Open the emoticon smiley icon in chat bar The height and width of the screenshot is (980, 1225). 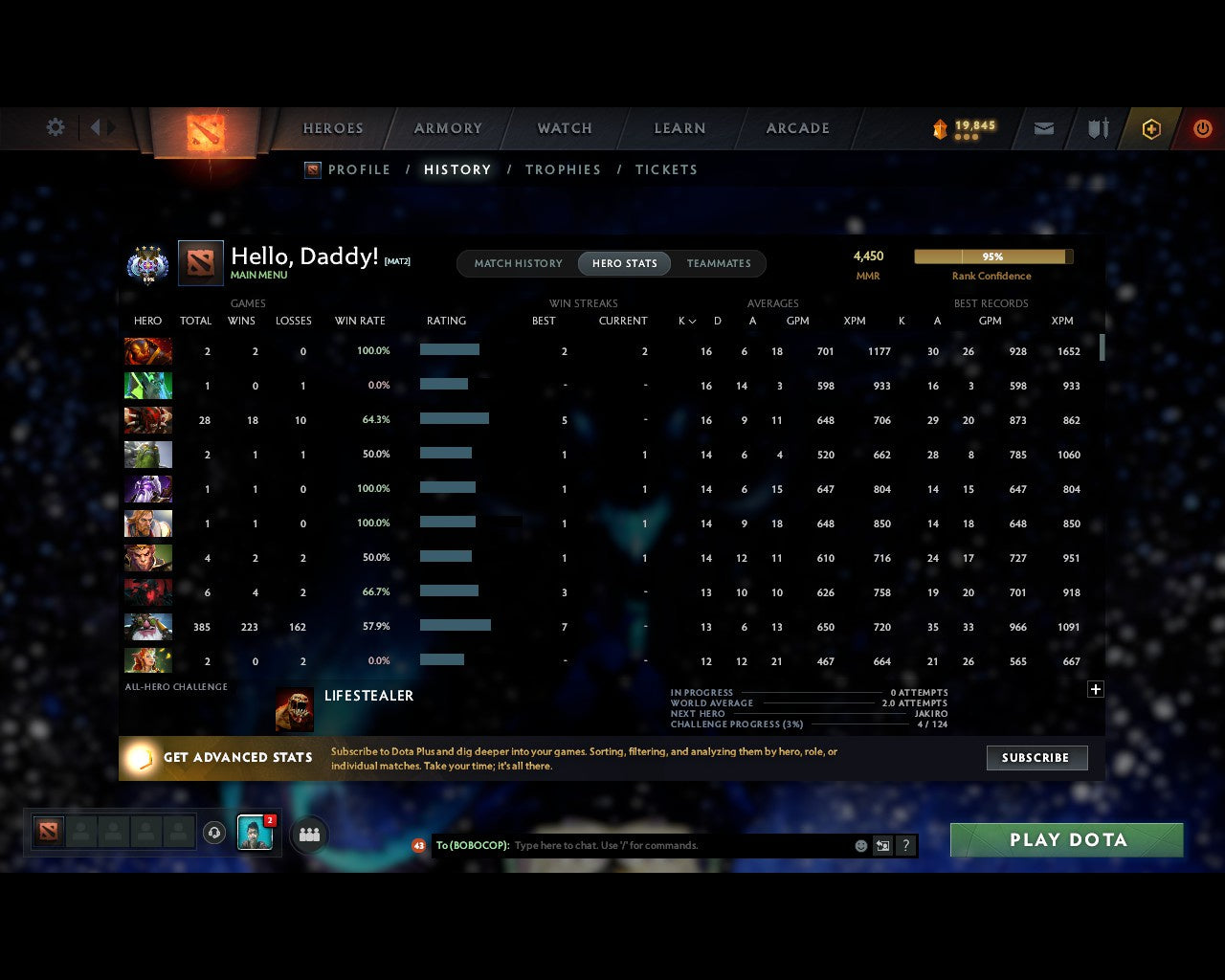[860, 846]
